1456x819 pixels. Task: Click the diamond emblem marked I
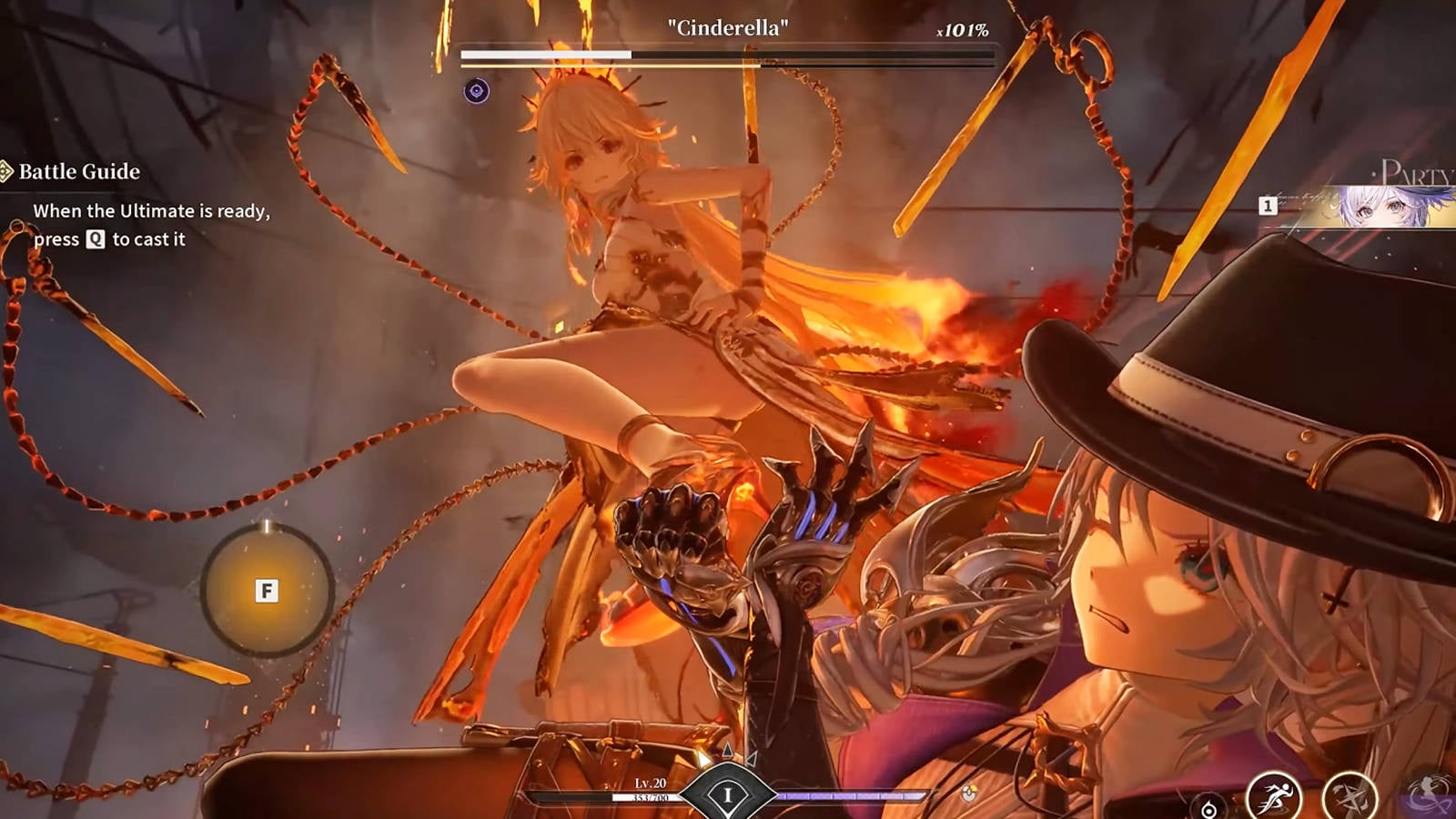click(x=727, y=795)
